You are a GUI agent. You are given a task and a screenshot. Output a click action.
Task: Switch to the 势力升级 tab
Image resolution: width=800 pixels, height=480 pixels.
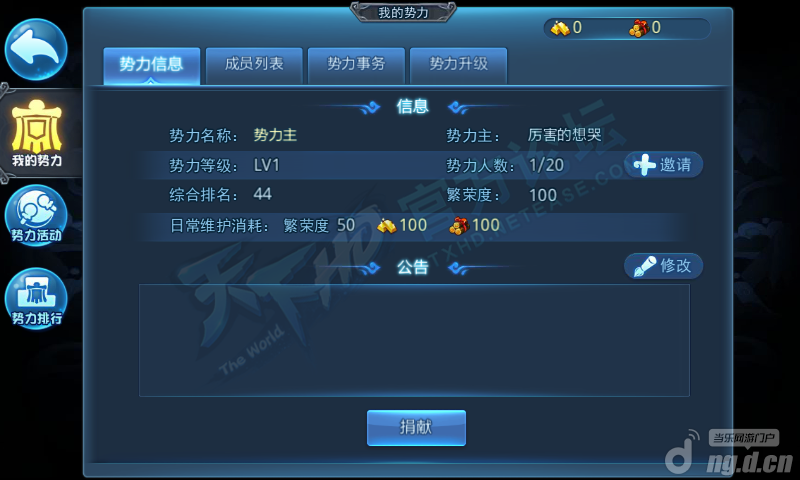458,65
